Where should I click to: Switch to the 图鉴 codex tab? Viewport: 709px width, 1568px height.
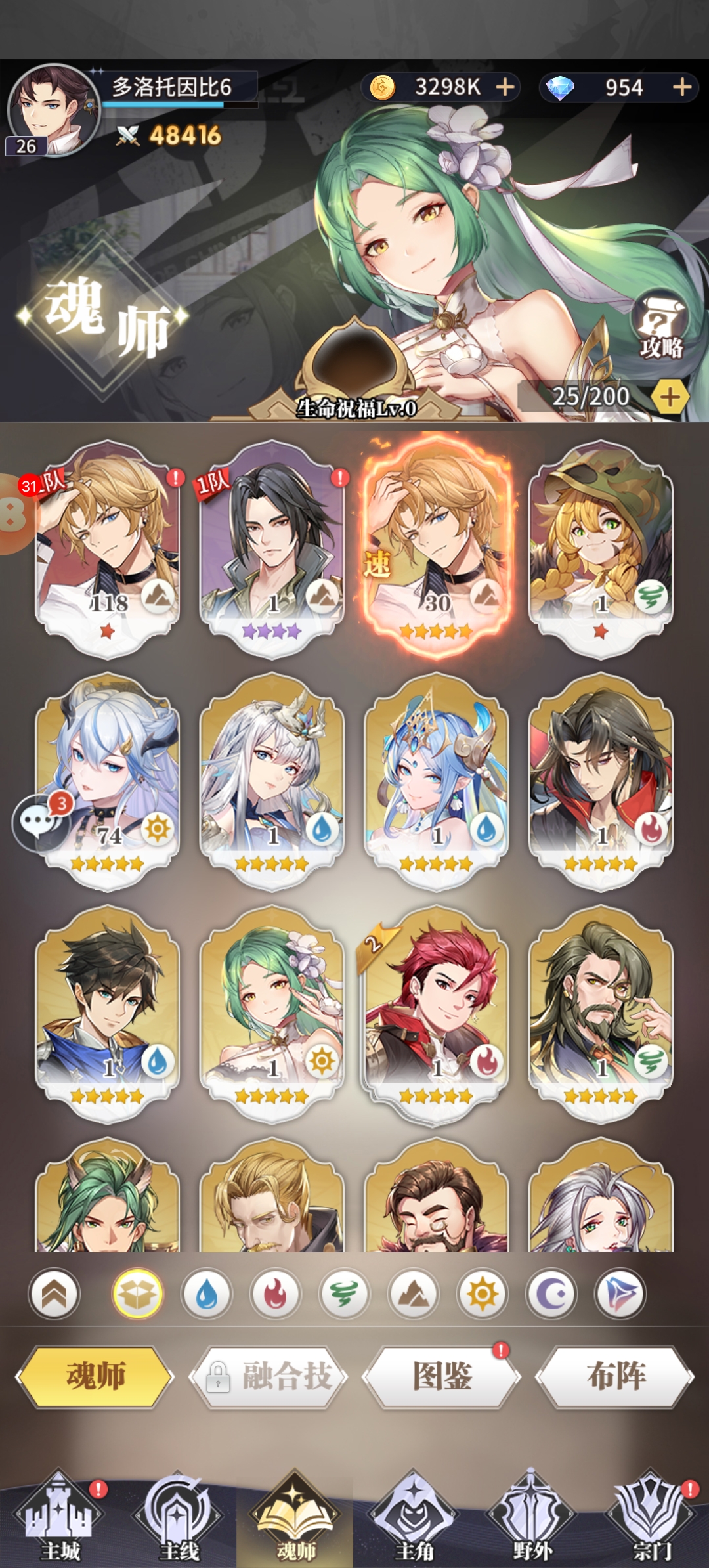442,1376
